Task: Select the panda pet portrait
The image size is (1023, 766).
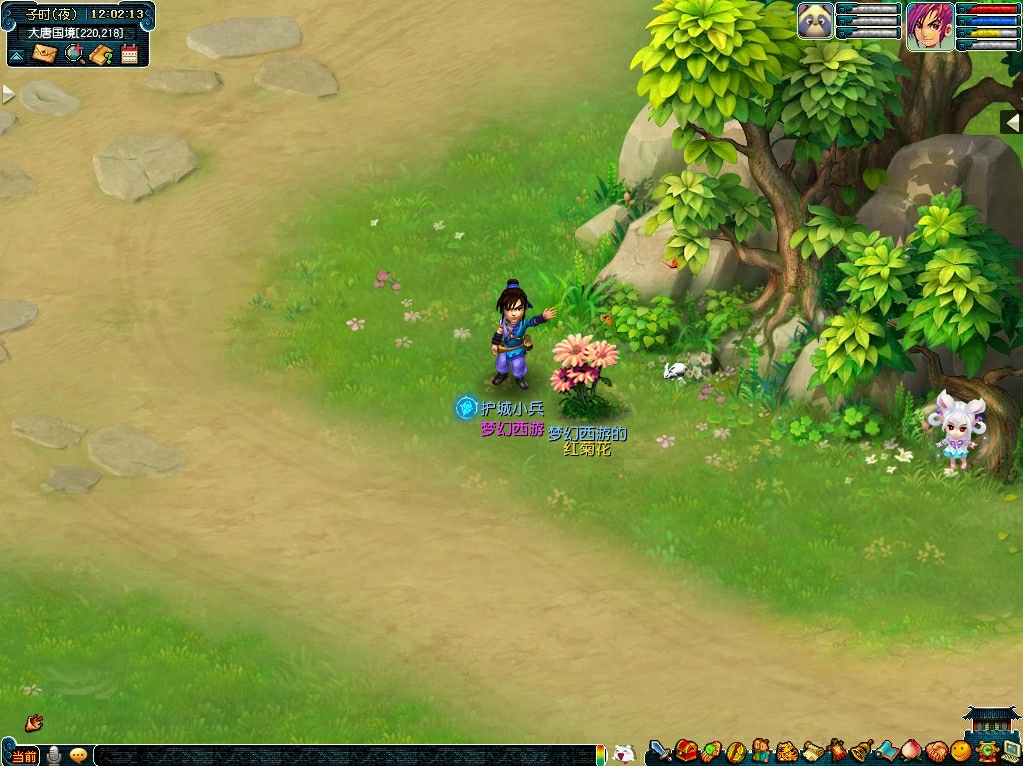Action: (815, 20)
